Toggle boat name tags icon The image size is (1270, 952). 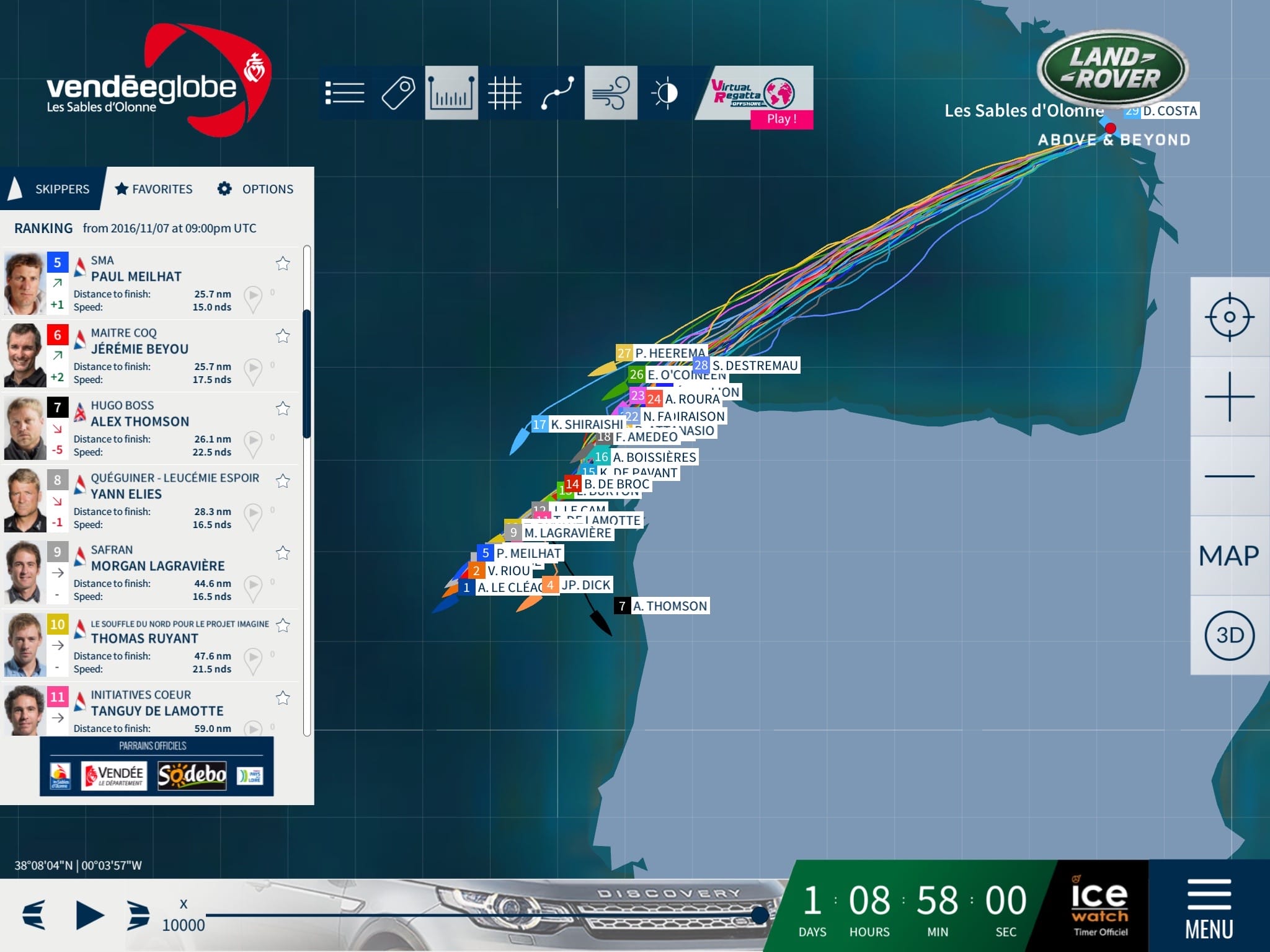pyautogui.click(x=398, y=93)
